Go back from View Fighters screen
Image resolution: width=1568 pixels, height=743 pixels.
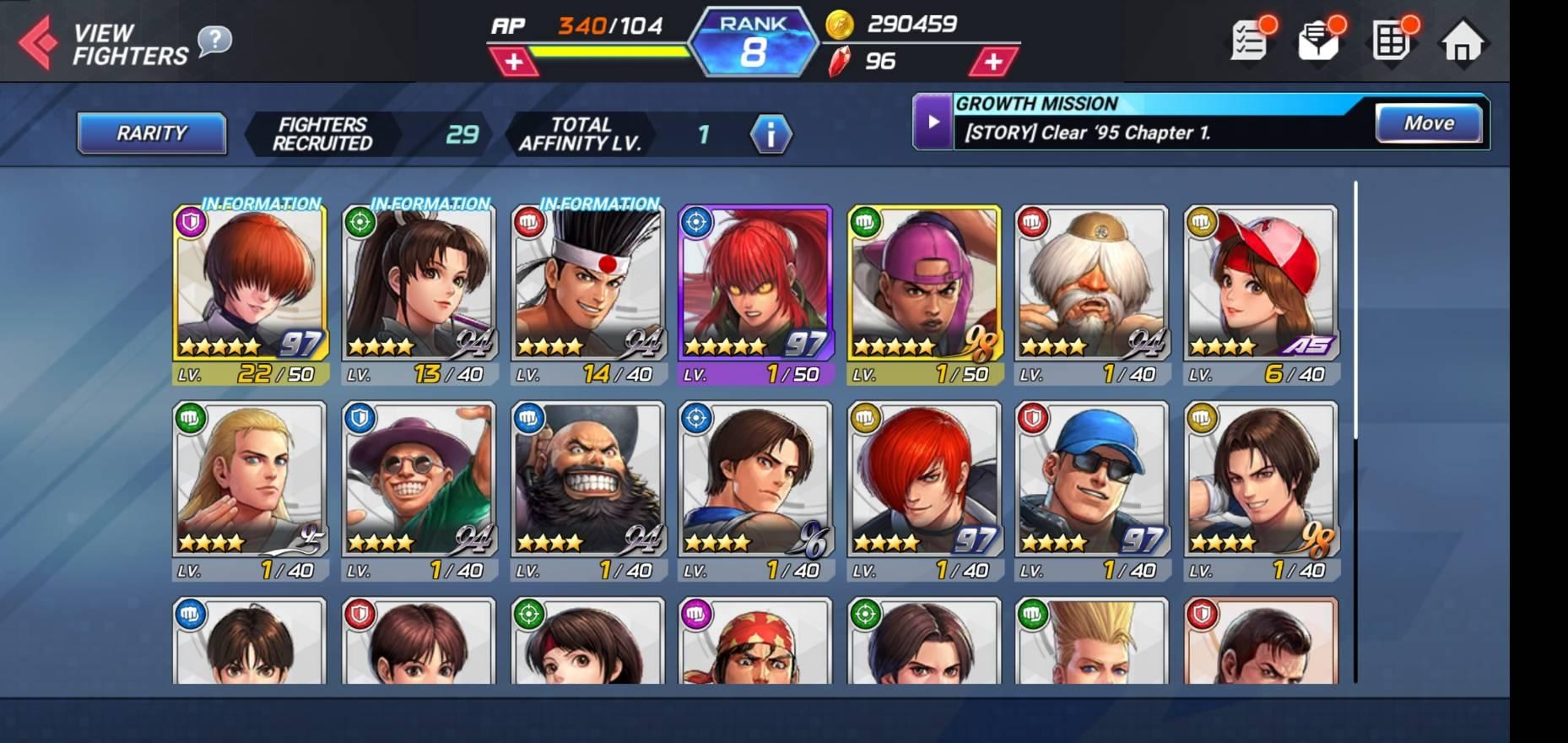[x=38, y=42]
